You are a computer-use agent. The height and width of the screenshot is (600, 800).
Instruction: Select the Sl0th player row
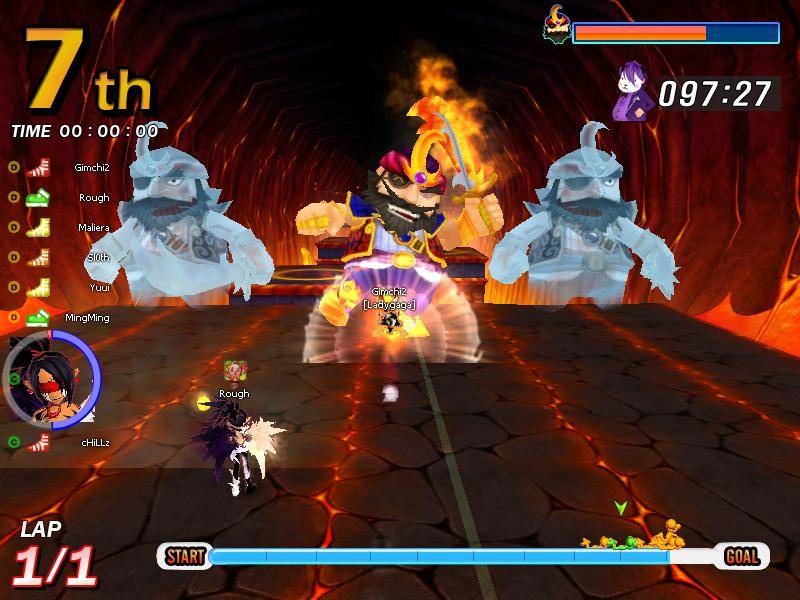[97, 257]
